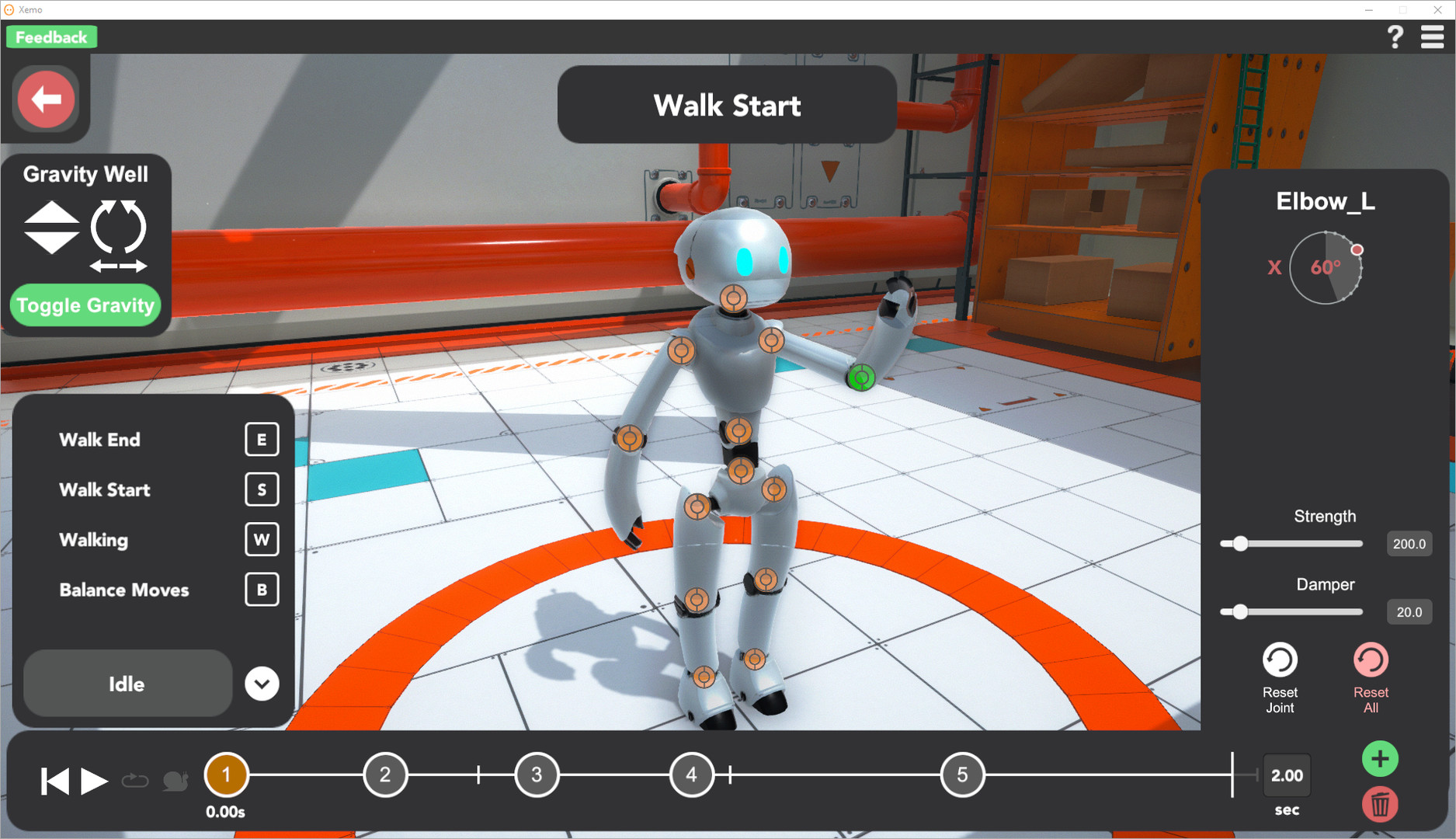Add a keyframe with the green plus icon

pyautogui.click(x=1380, y=758)
